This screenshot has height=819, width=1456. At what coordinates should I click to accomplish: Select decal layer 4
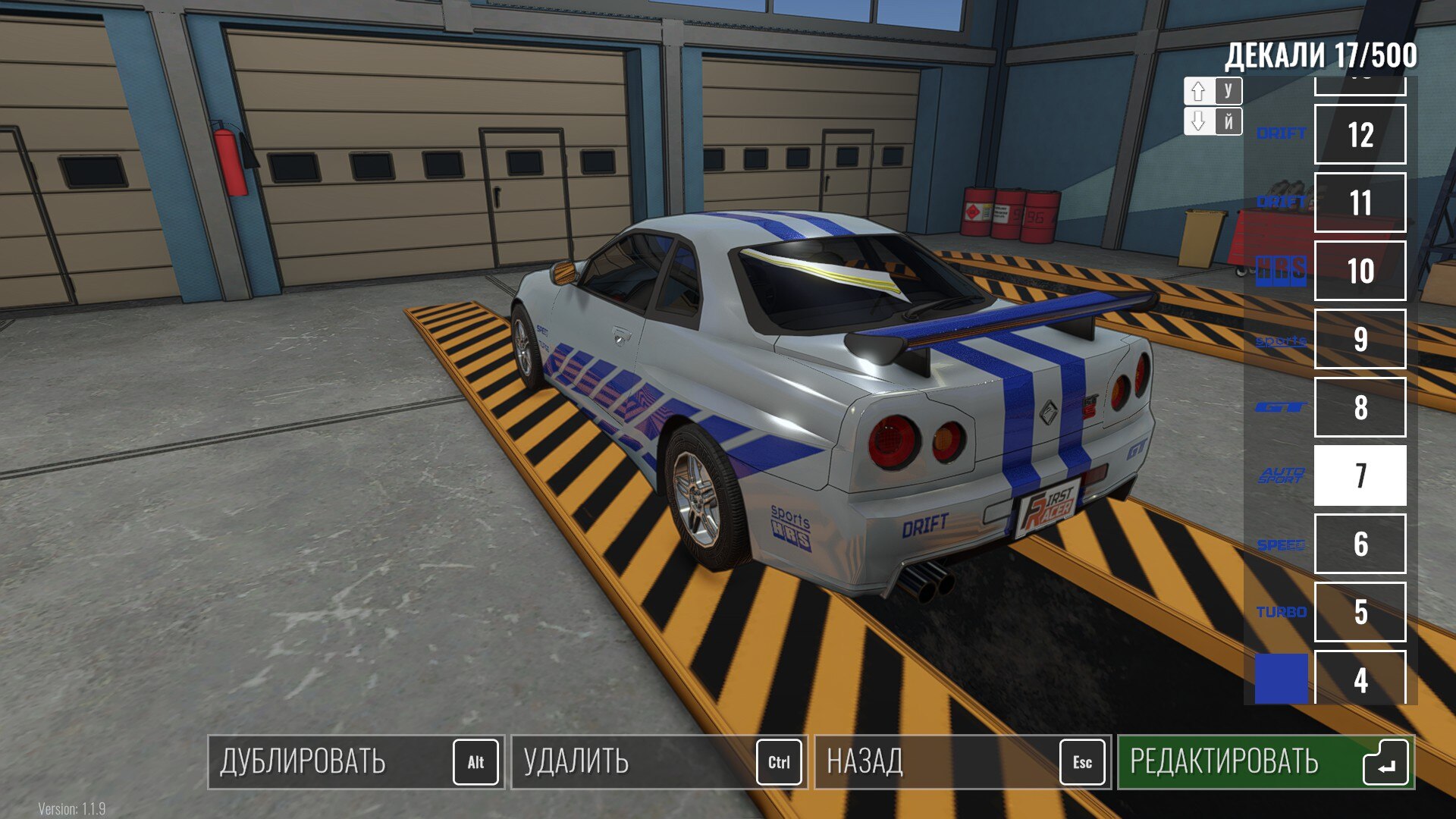(1360, 677)
